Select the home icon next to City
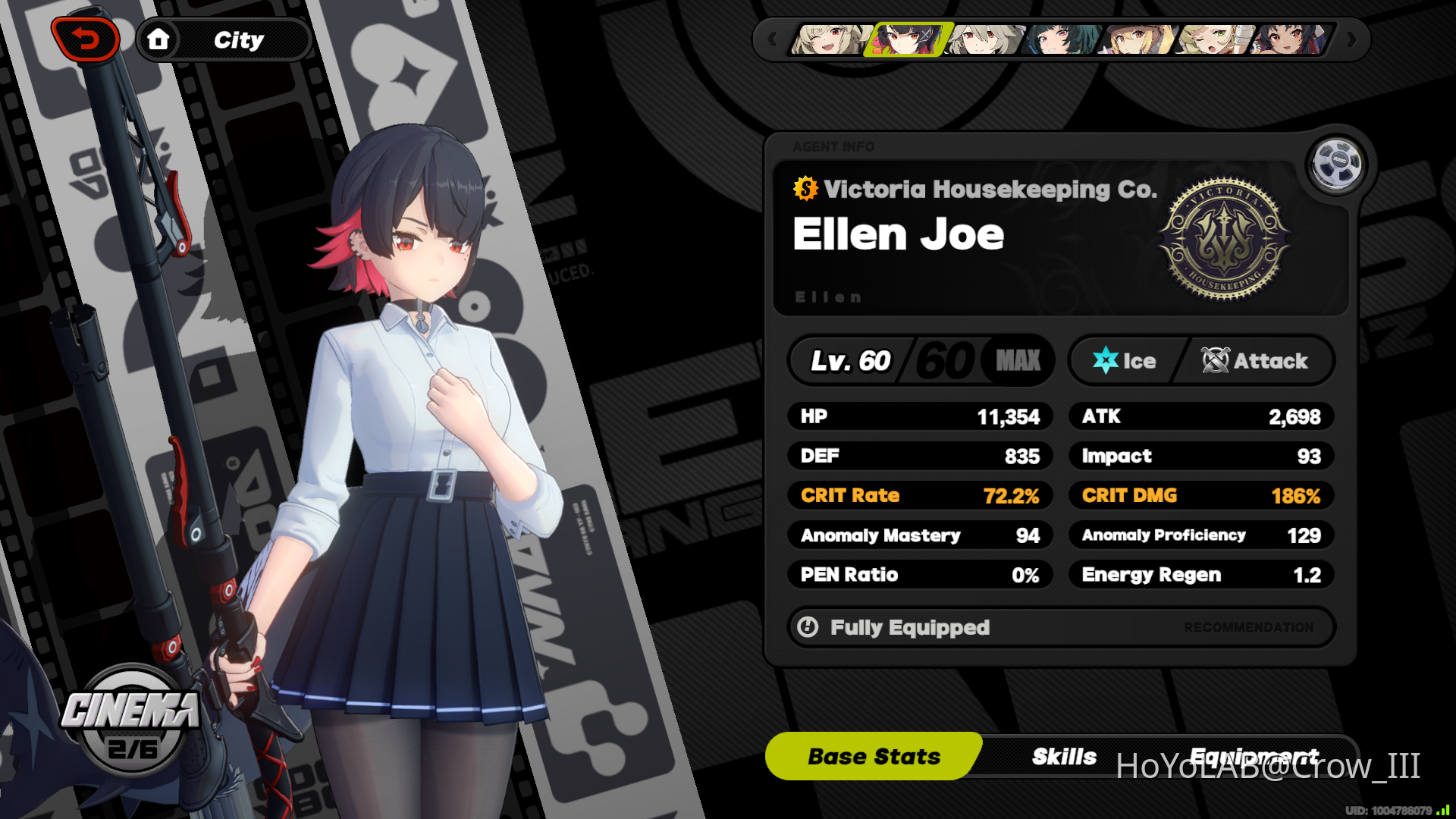 pos(159,39)
